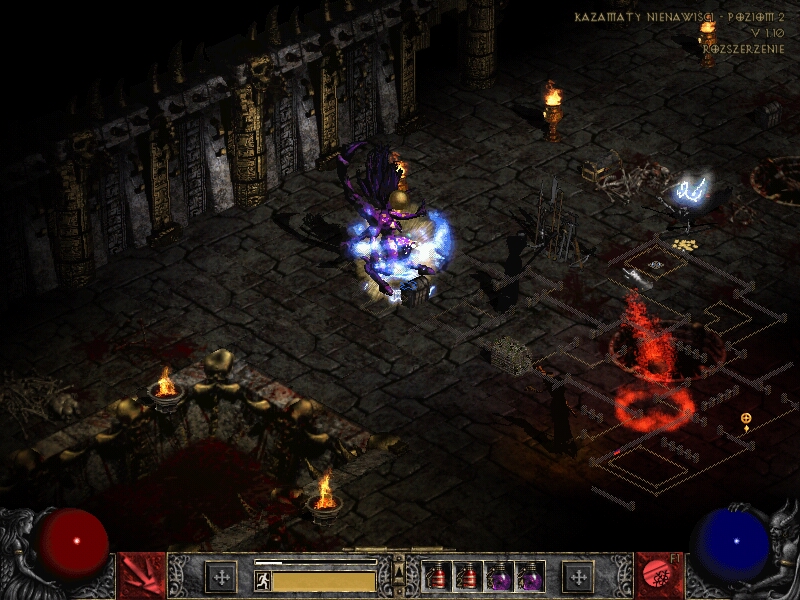Image resolution: width=800 pixels, height=600 pixels.
Task: Open the right skill icon marked F1
Action: click(658, 576)
